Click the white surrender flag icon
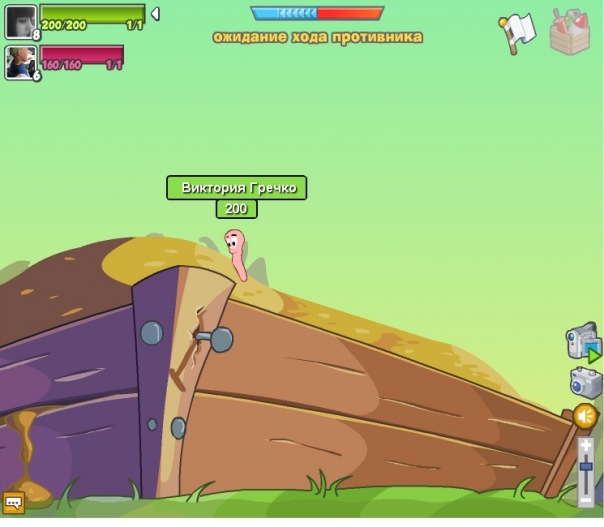 517,31
